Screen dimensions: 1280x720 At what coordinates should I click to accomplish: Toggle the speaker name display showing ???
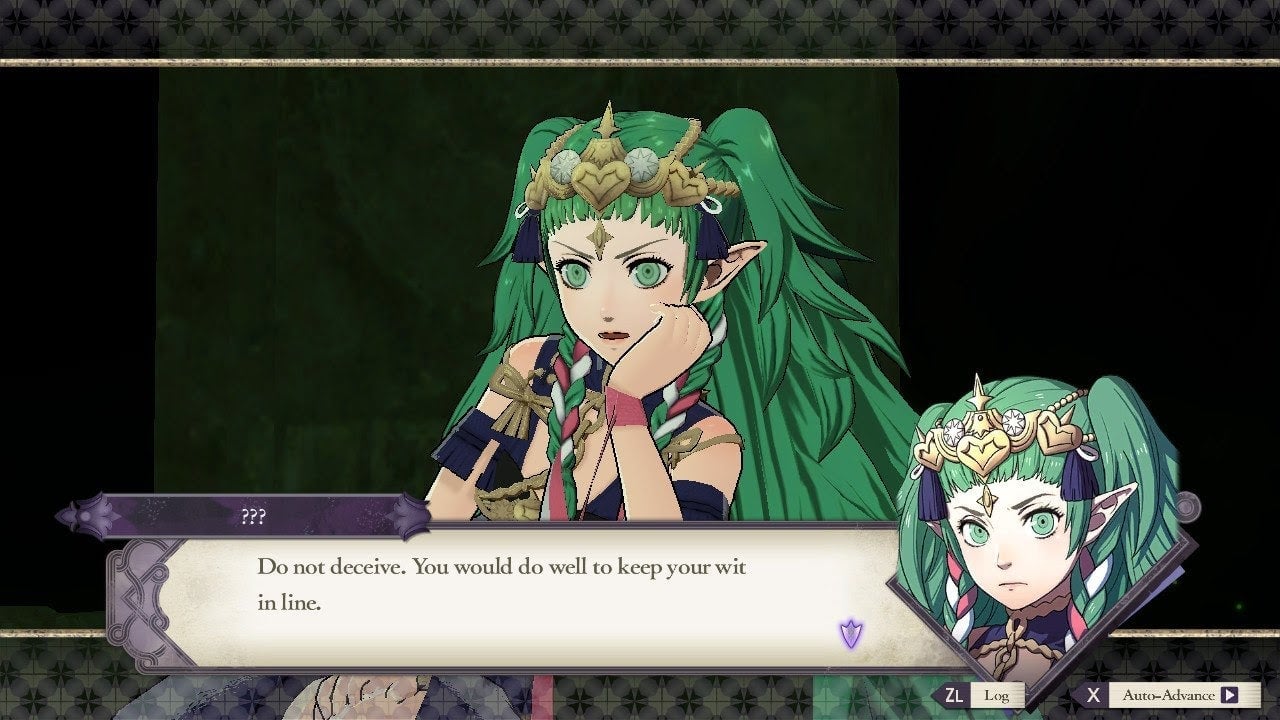(255, 516)
